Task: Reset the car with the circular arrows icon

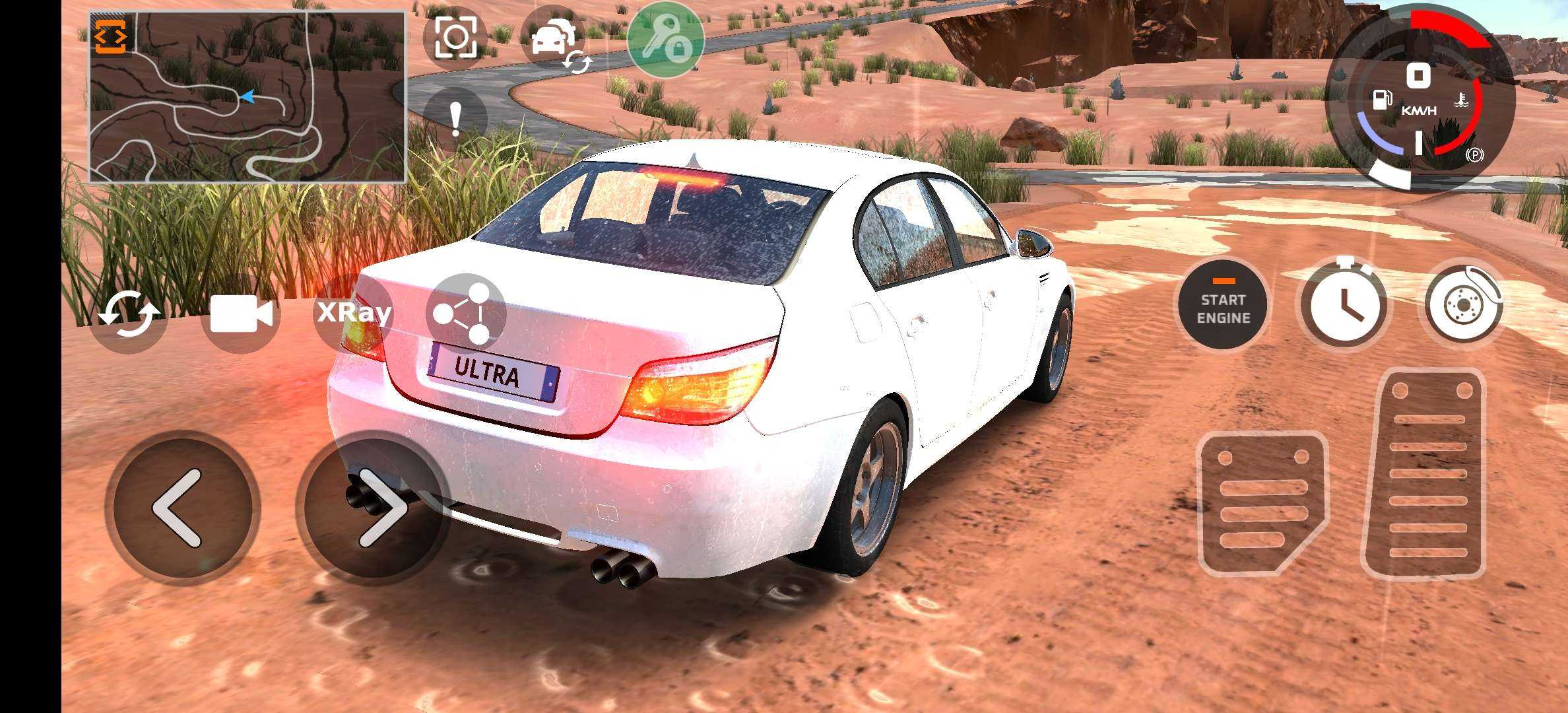Action: (129, 314)
